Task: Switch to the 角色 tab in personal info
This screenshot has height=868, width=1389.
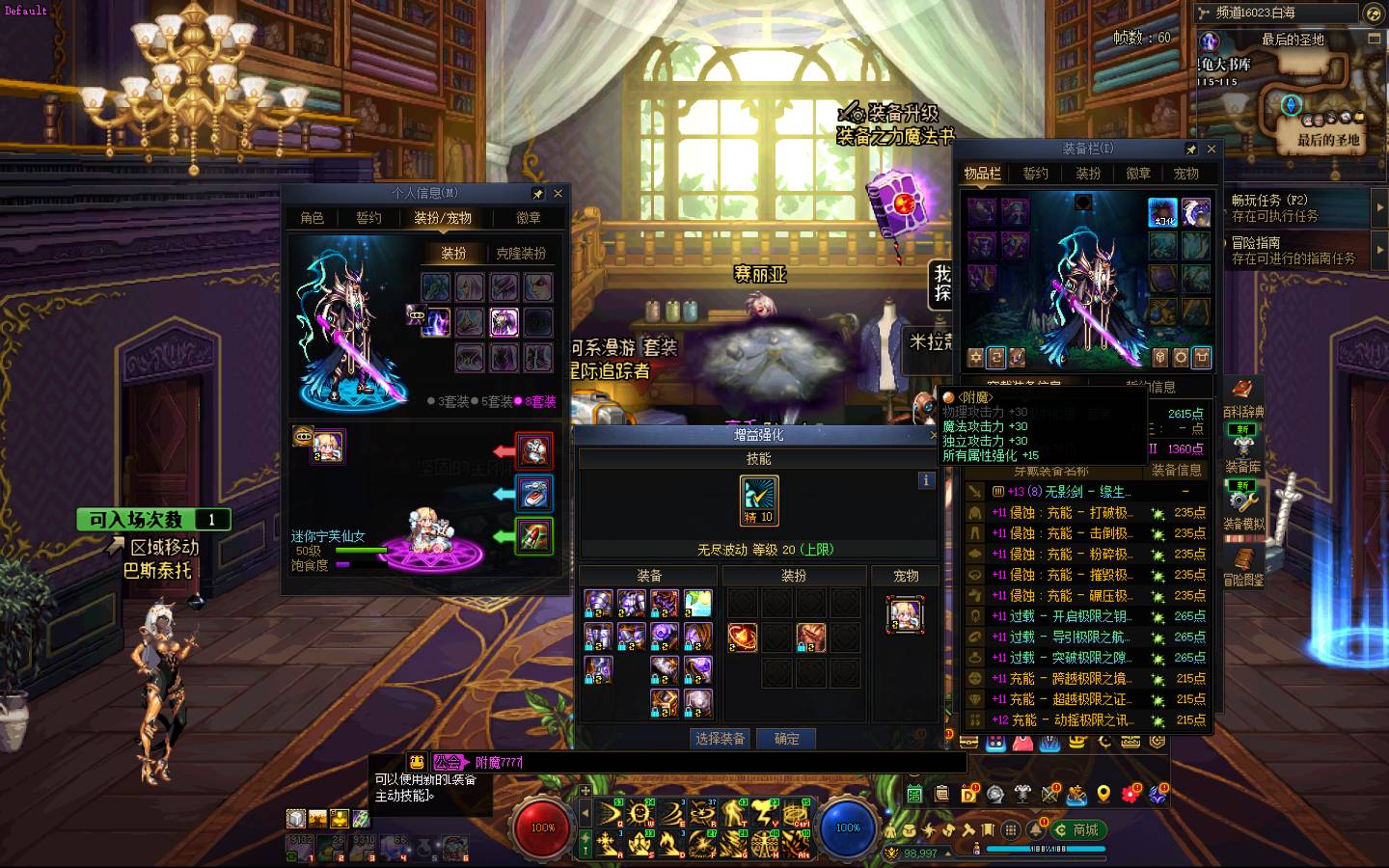Action: point(313,218)
